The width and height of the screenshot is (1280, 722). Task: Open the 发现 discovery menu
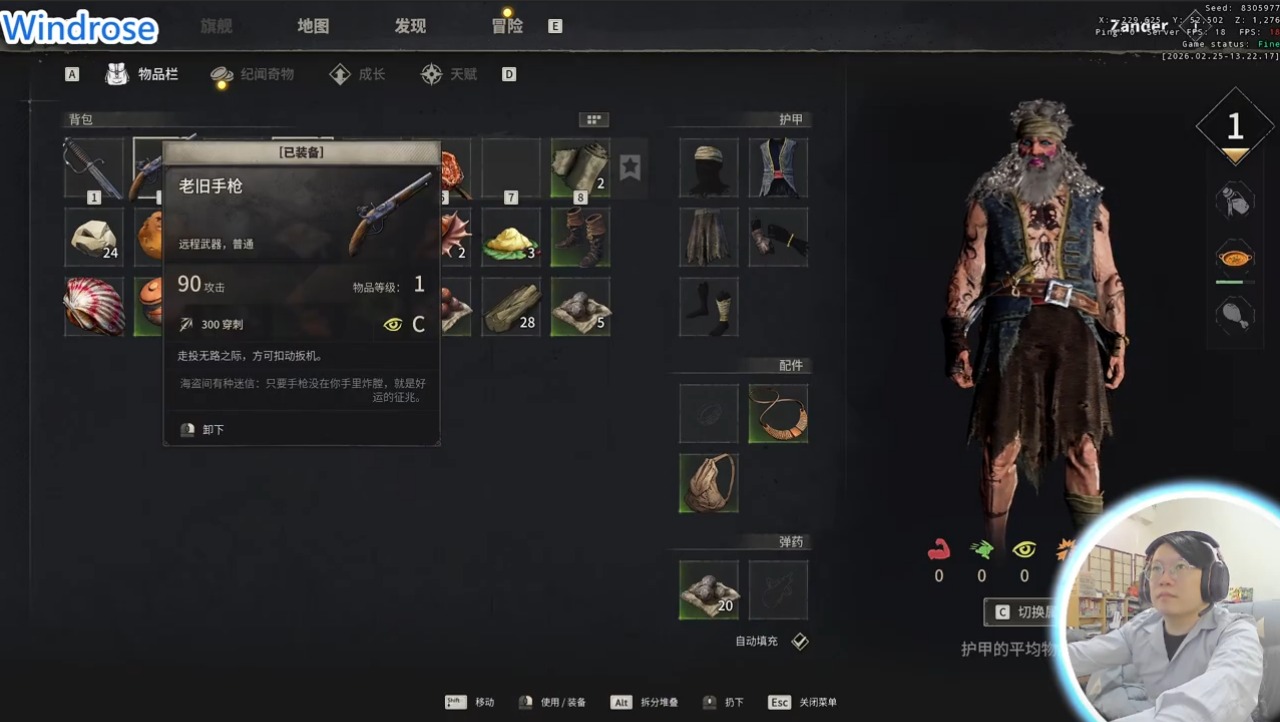click(x=410, y=26)
